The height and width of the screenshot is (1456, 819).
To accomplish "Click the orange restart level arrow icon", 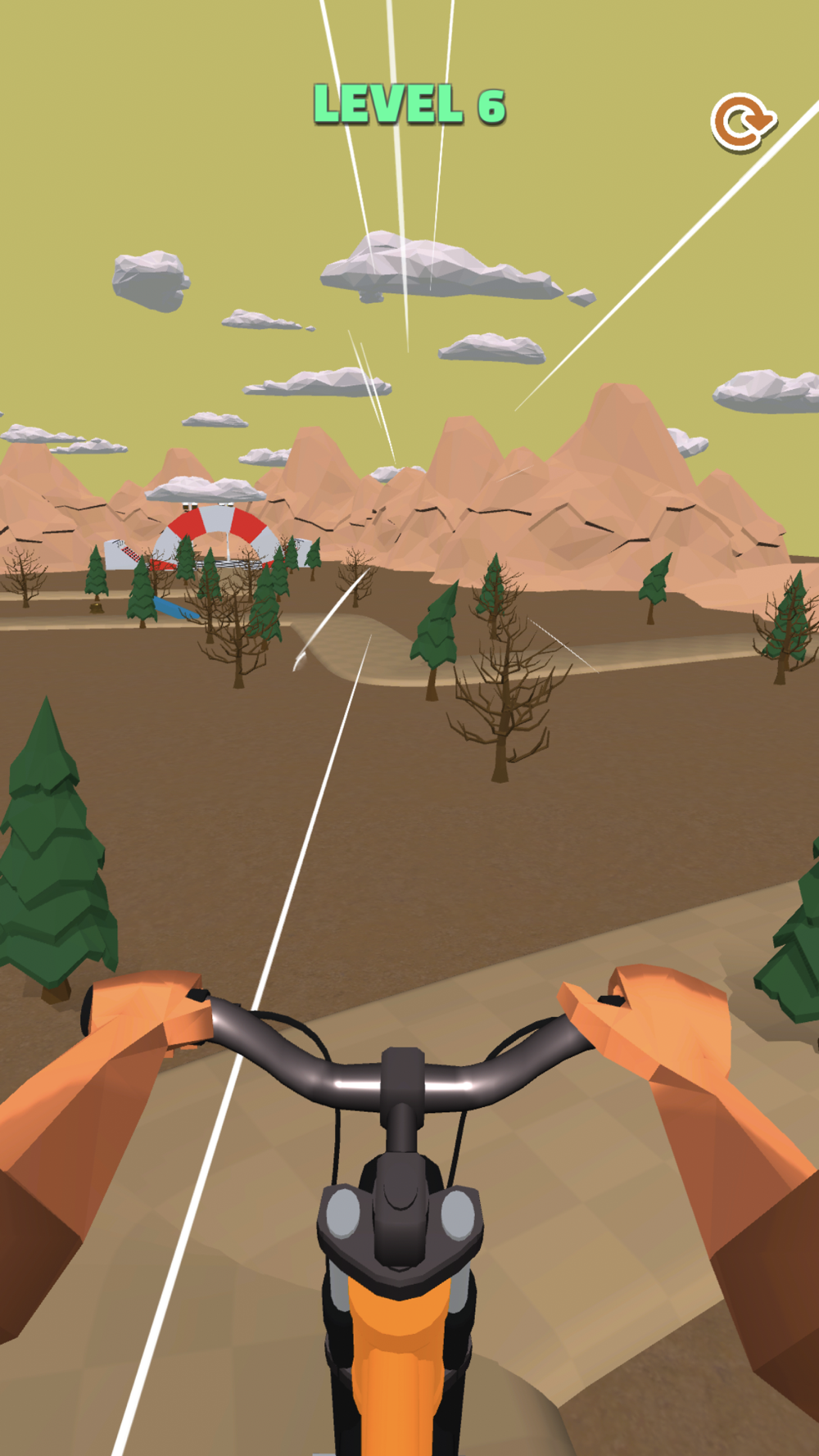I will tap(742, 123).
